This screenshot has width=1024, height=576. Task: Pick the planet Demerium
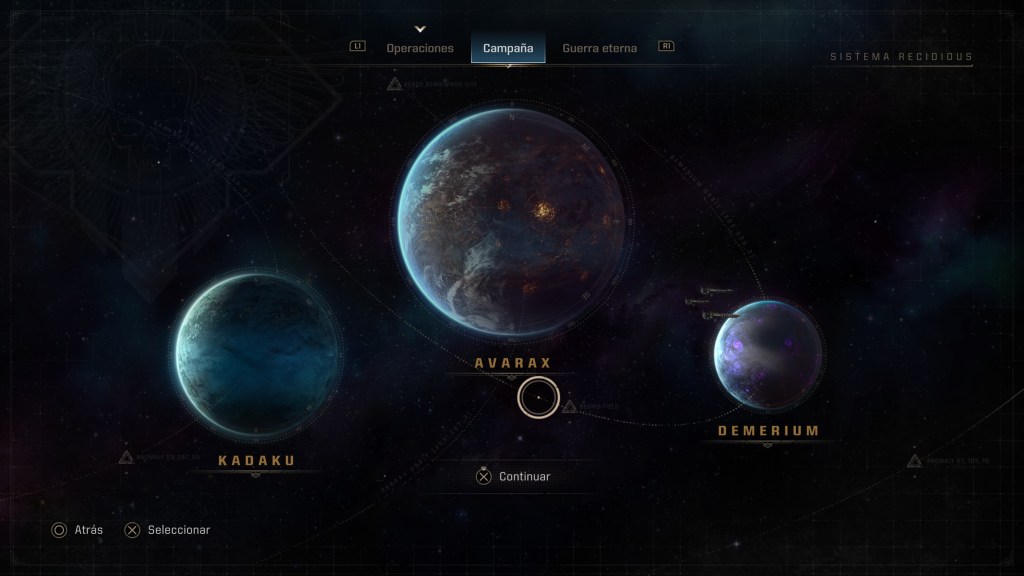coord(767,354)
